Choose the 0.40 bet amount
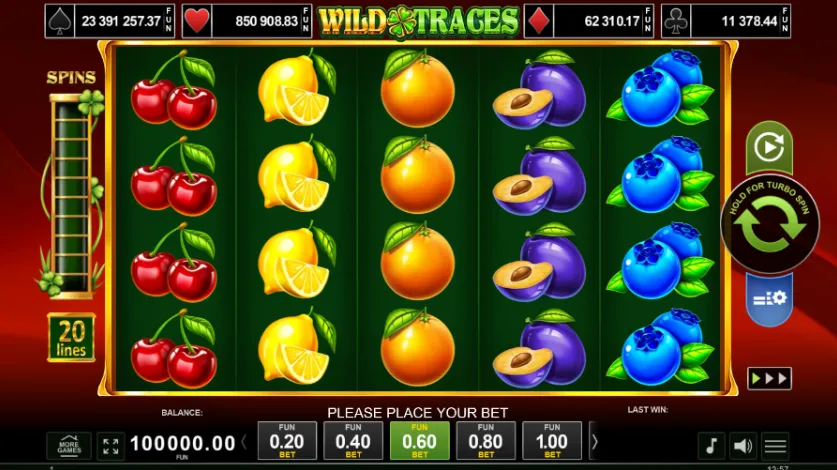Screen dimensions: 837x470 point(353,440)
